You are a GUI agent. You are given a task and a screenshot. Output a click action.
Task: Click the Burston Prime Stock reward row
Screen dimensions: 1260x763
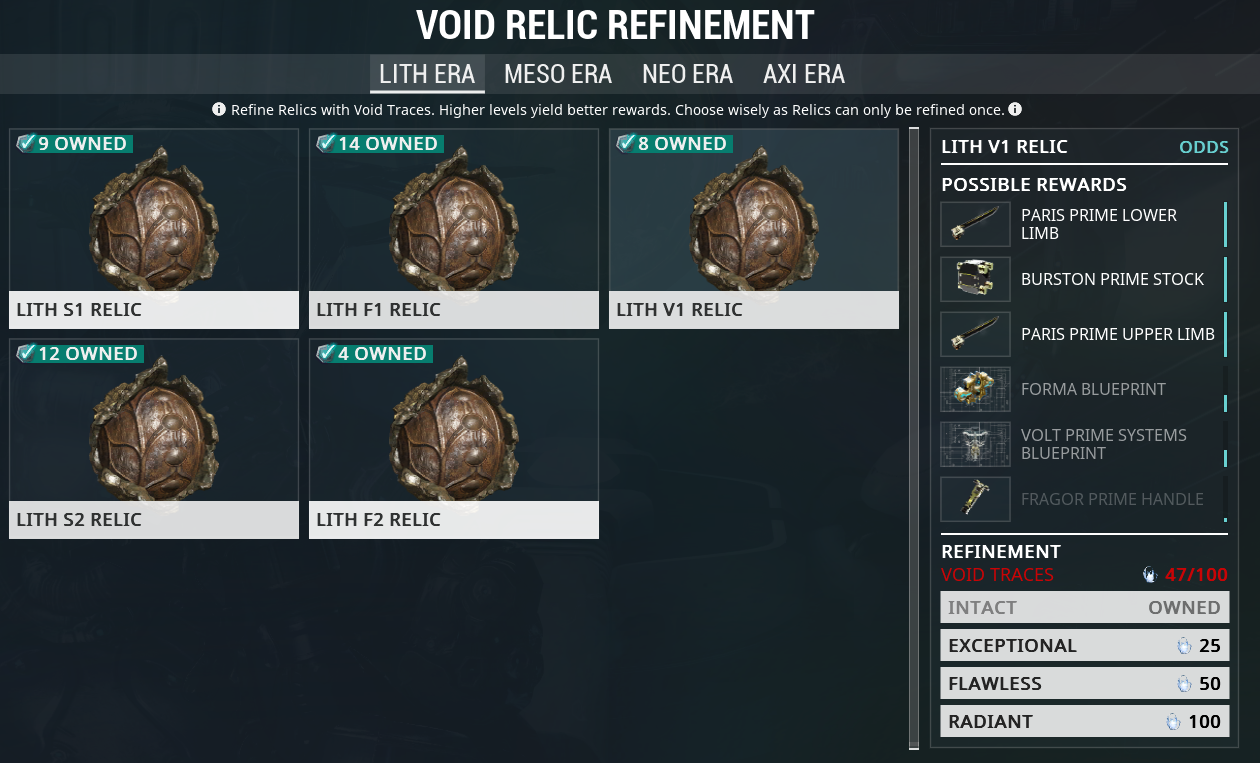1084,279
